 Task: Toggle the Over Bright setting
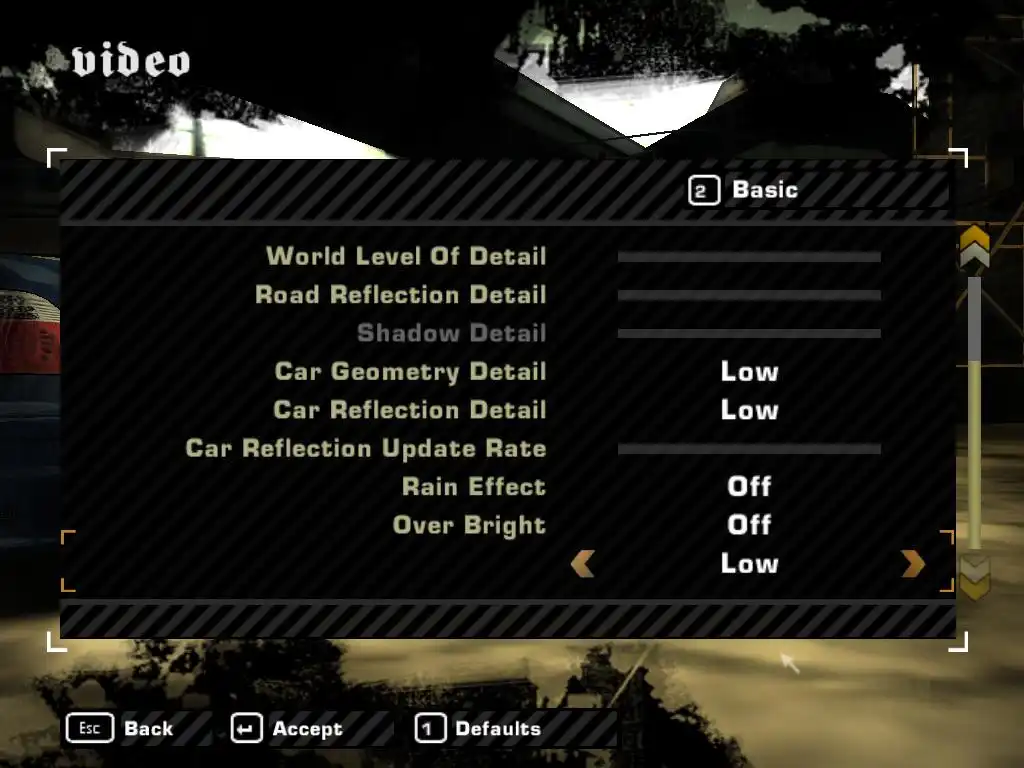pos(749,525)
